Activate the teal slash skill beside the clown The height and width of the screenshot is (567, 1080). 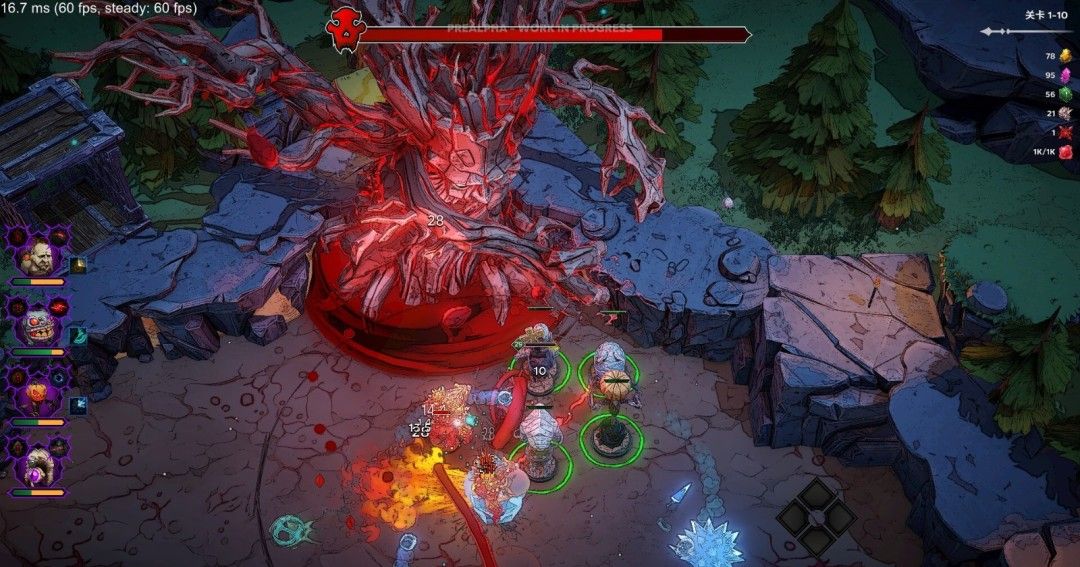(79, 335)
